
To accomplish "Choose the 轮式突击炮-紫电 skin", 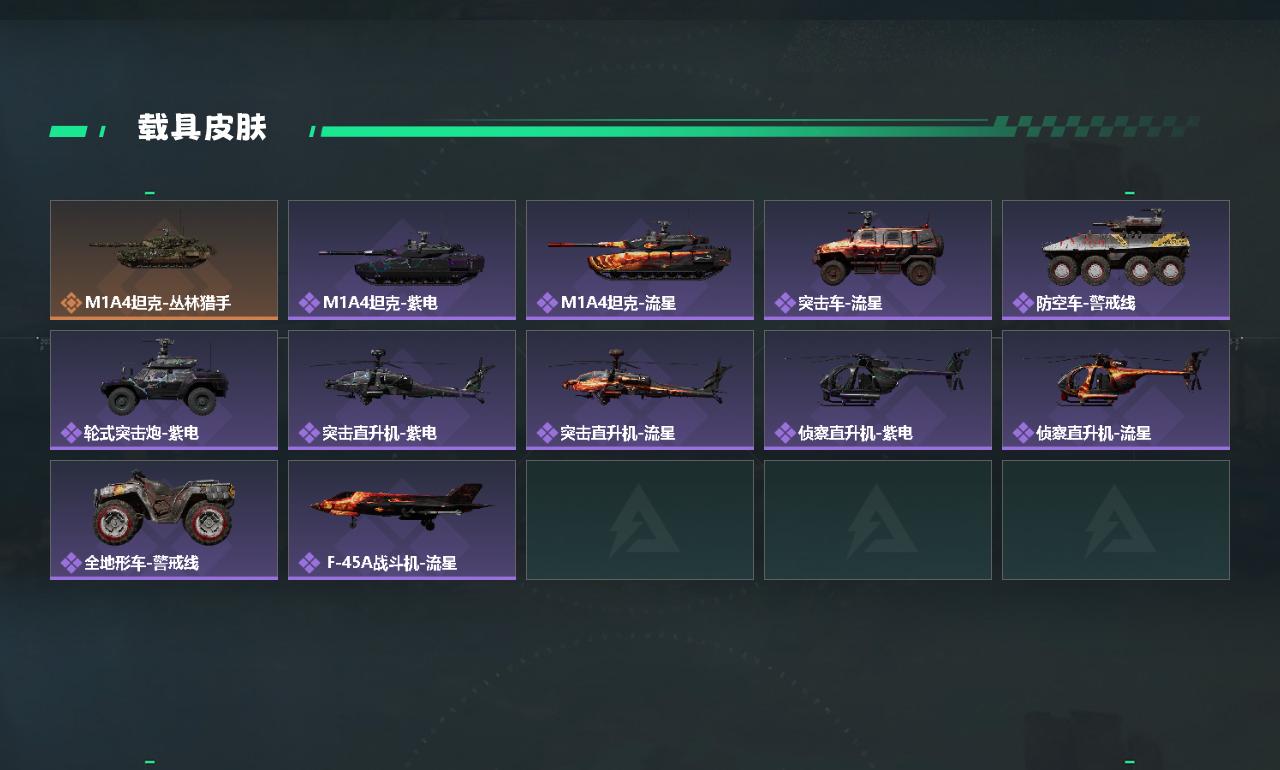I will (x=164, y=389).
